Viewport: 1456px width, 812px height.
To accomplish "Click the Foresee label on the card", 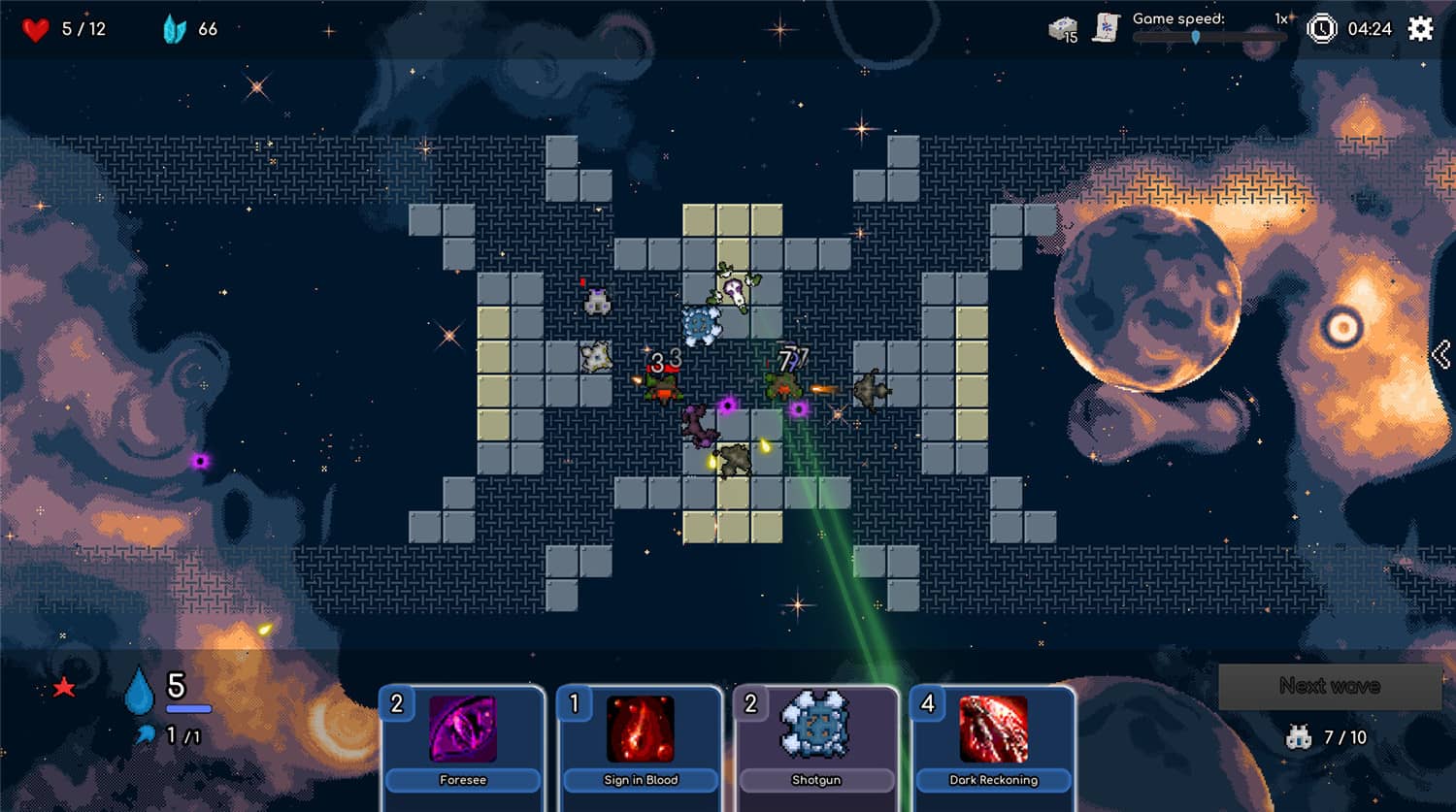I will (x=463, y=780).
